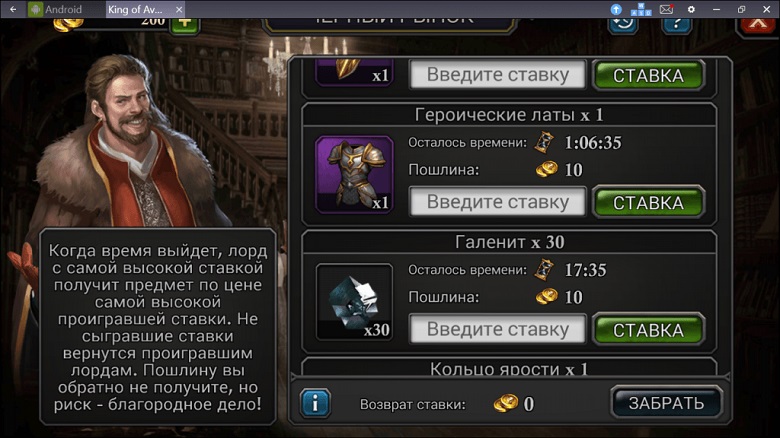The image size is (780, 438).
Task: Open the bid history clock icon
Action: [623, 23]
